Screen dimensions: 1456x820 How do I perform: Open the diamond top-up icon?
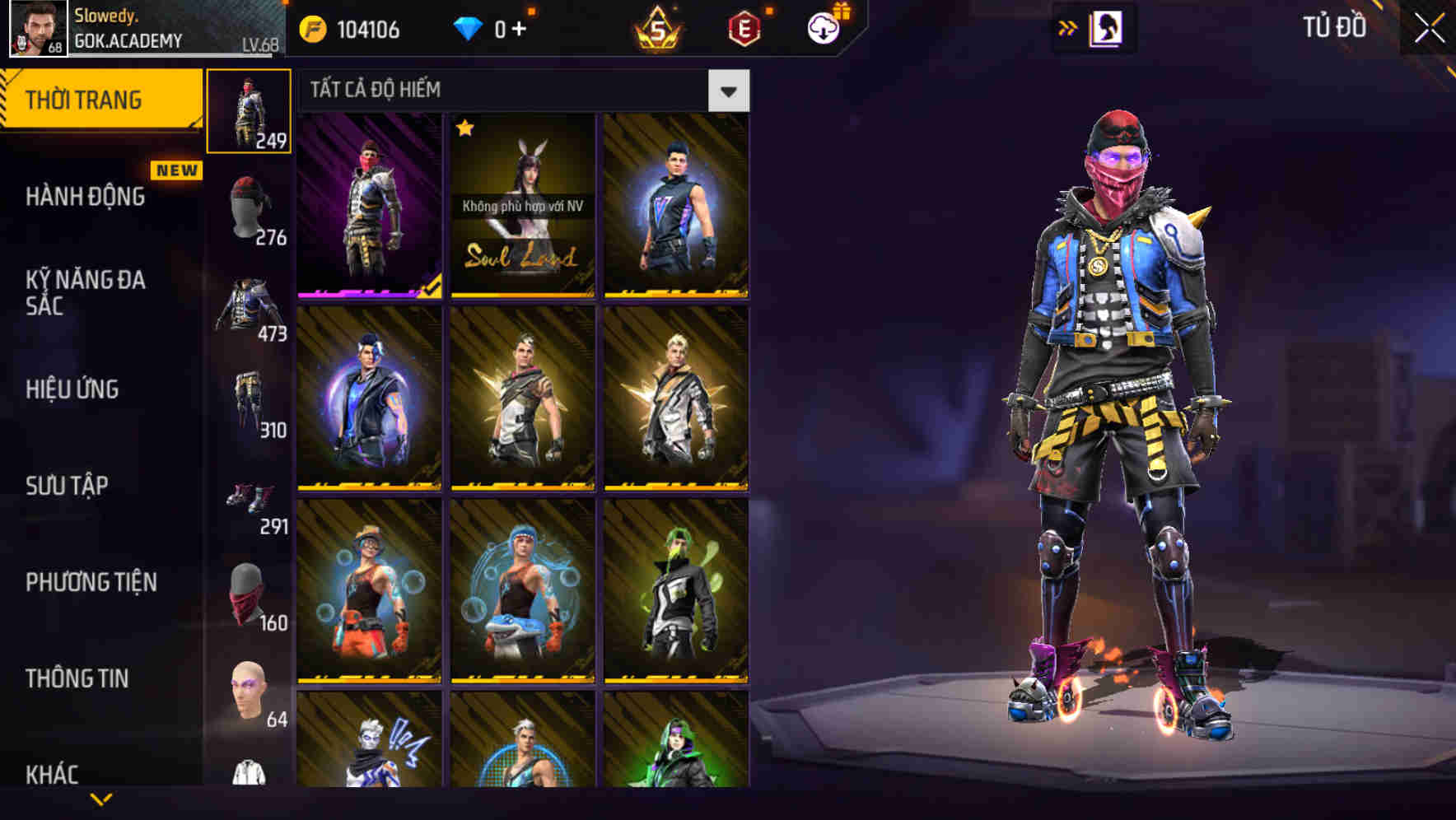pyautogui.click(x=469, y=30)
